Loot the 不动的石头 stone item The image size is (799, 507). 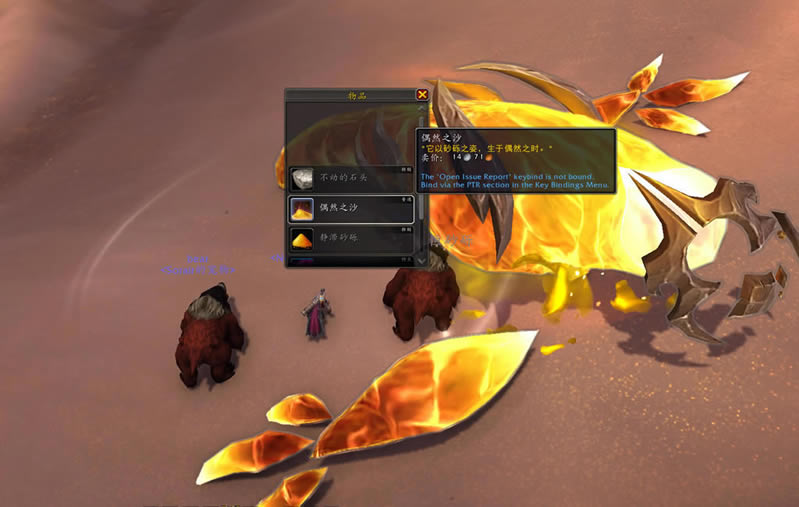(x=350, y=179)
